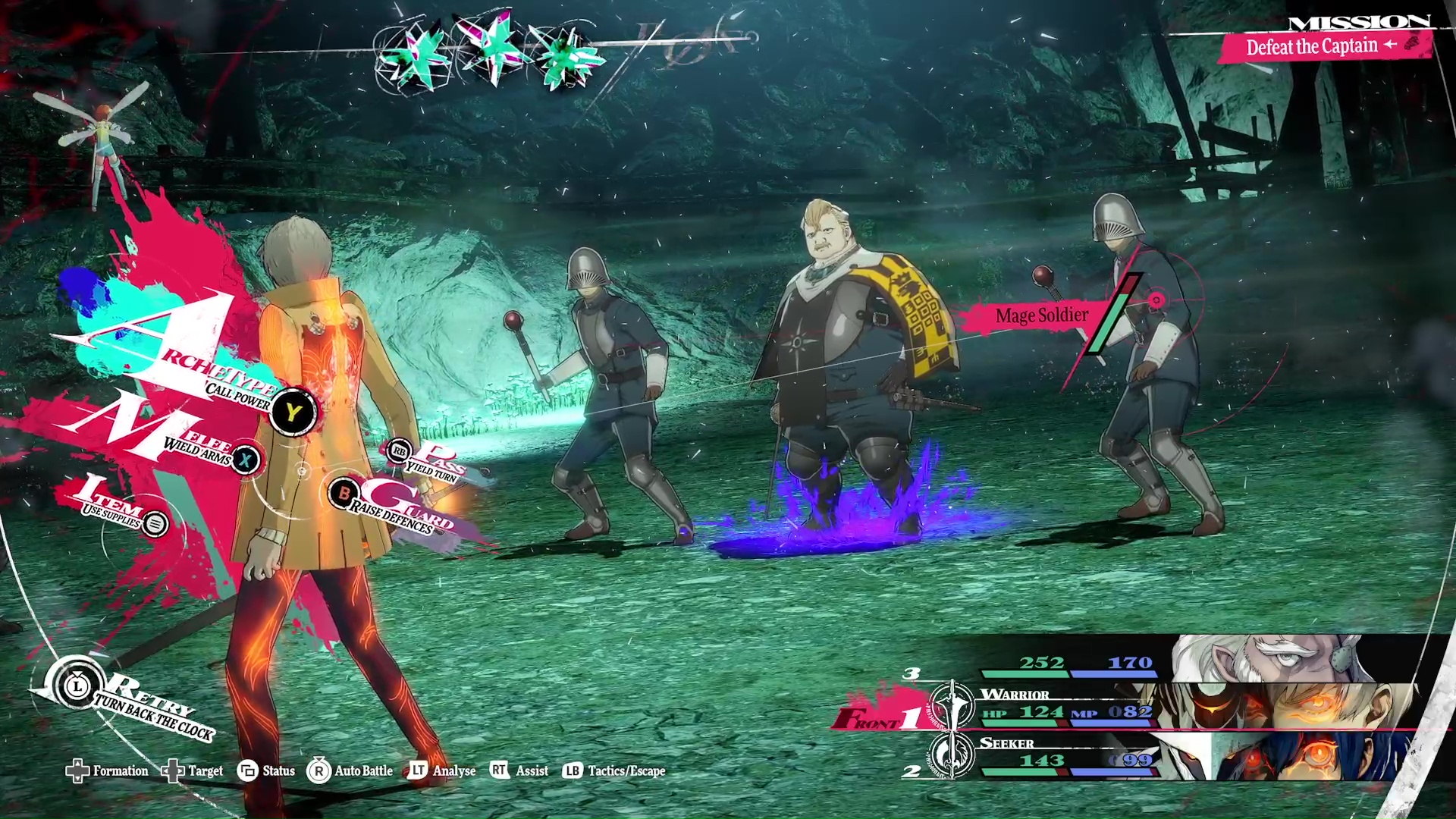
Task: Choose Guard to raise defences
Action: (x=344, y=494)
